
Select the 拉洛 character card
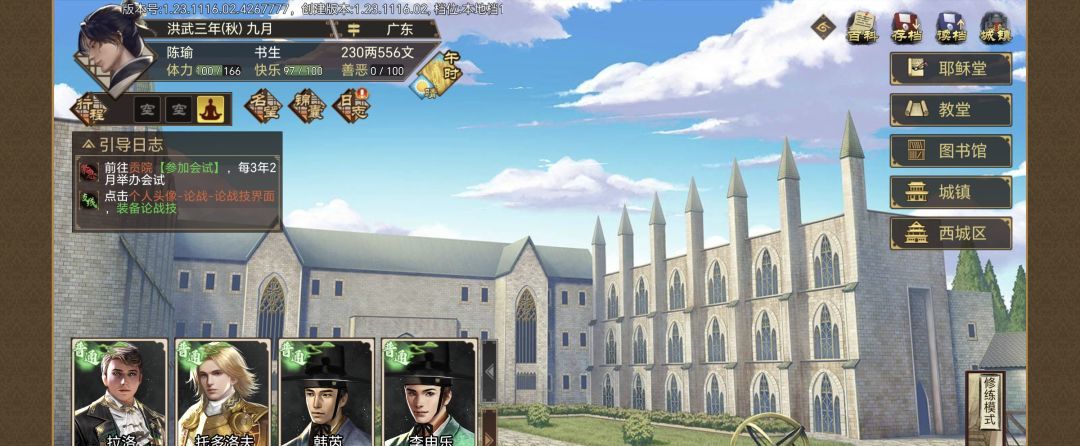point(119,393)
